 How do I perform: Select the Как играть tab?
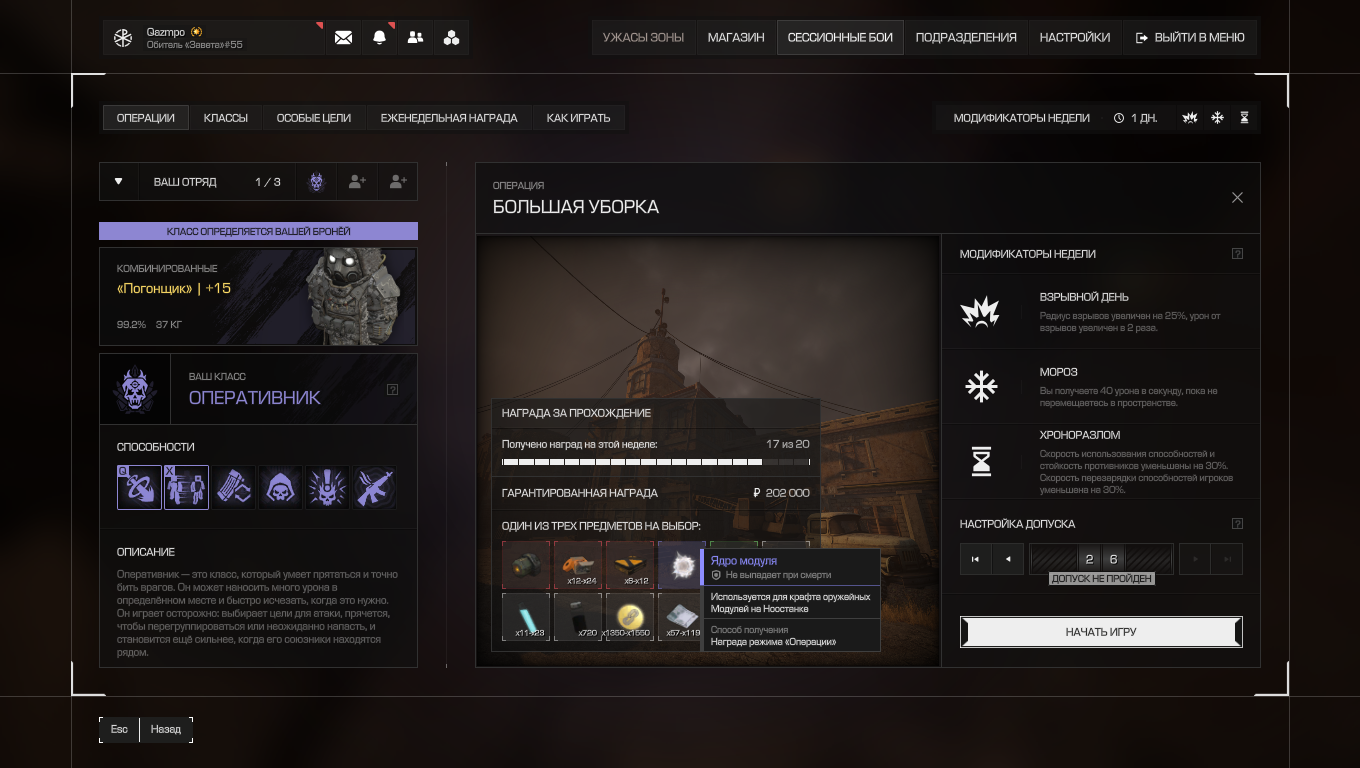click(578, 118)
